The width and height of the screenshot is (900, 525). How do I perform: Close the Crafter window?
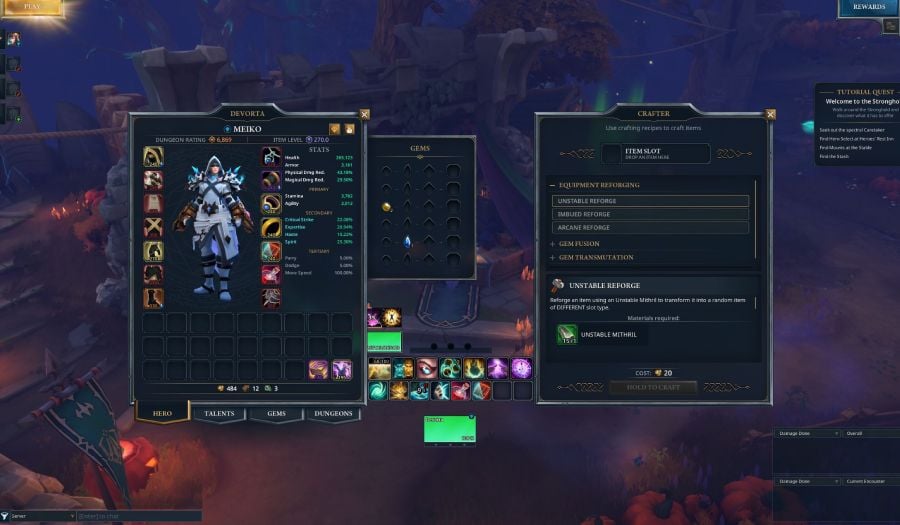[770, 114]
